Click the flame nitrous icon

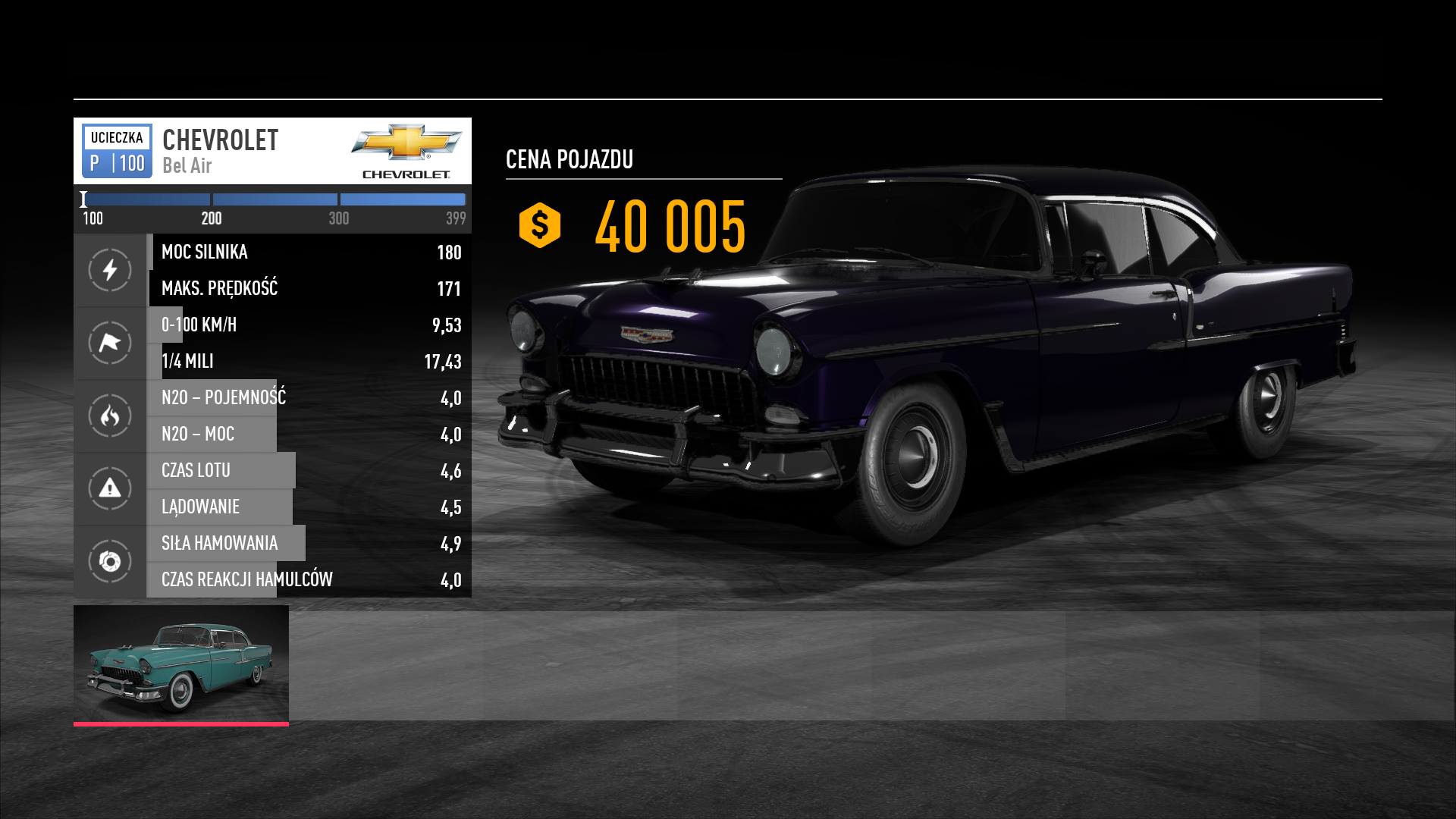point(110,416)
